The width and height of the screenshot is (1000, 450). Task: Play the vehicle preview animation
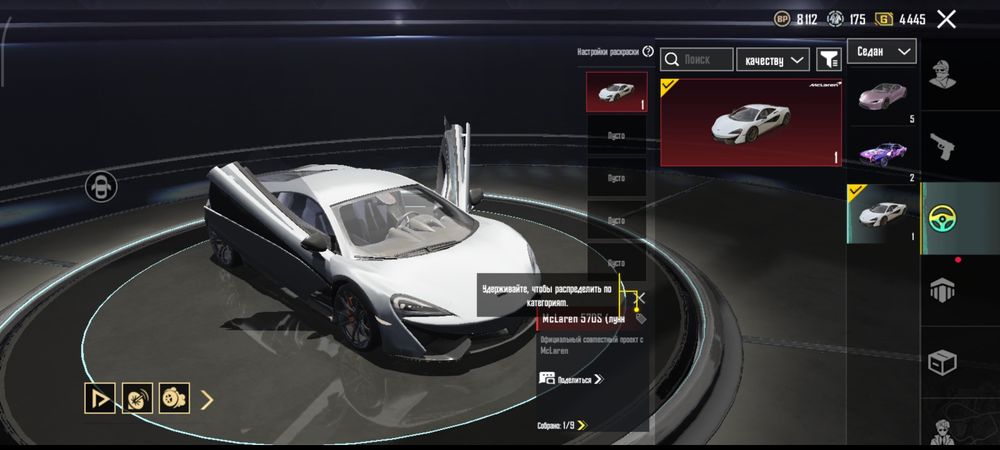click(100, 399)
